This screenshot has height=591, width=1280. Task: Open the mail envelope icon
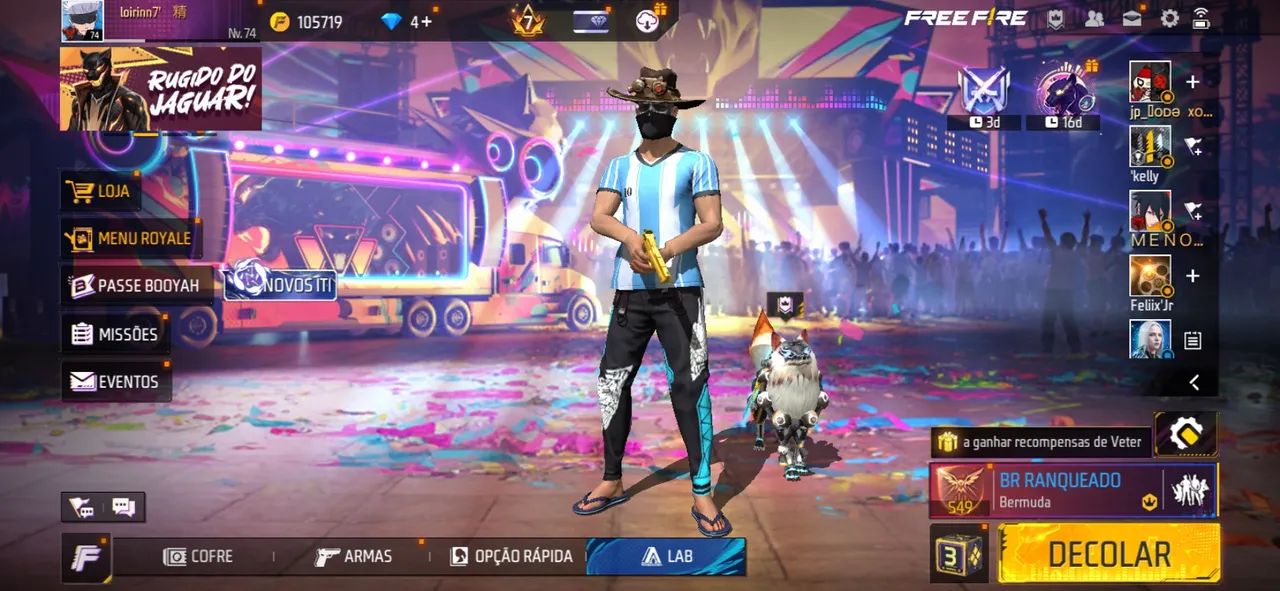tap(1132, 18)
